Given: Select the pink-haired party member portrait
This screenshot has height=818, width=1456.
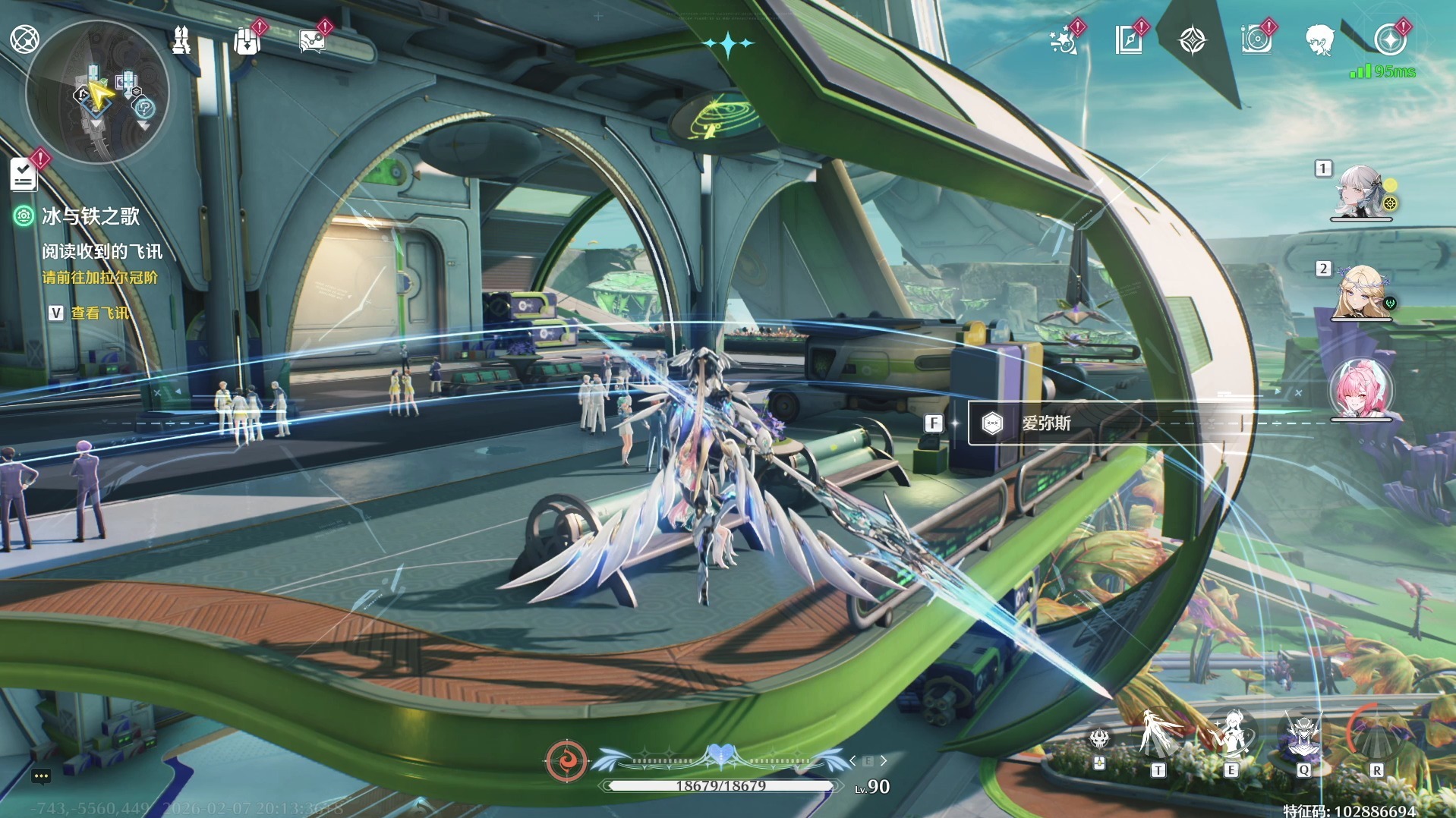Looking at the screenshot, I should (x=1362, y=389).
